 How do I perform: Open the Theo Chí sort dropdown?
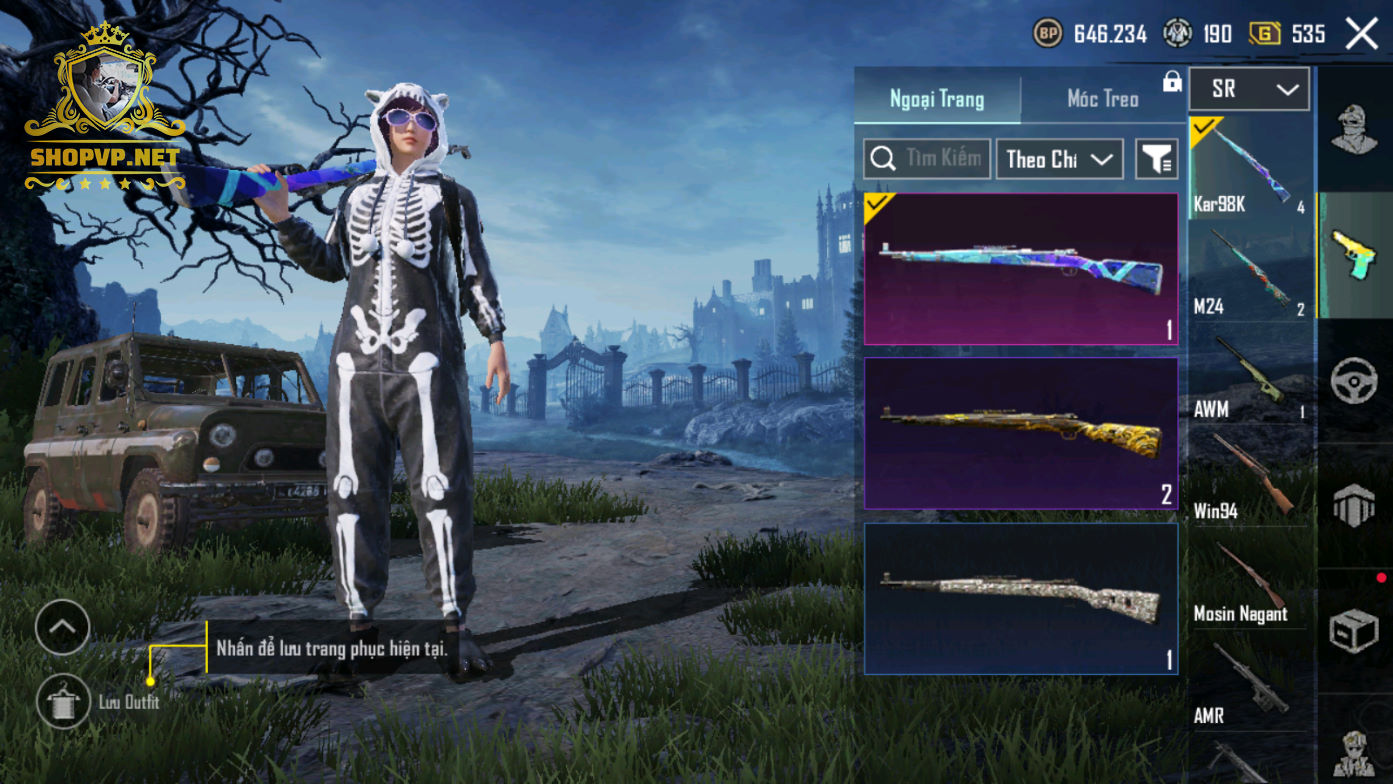(1059, 159)
